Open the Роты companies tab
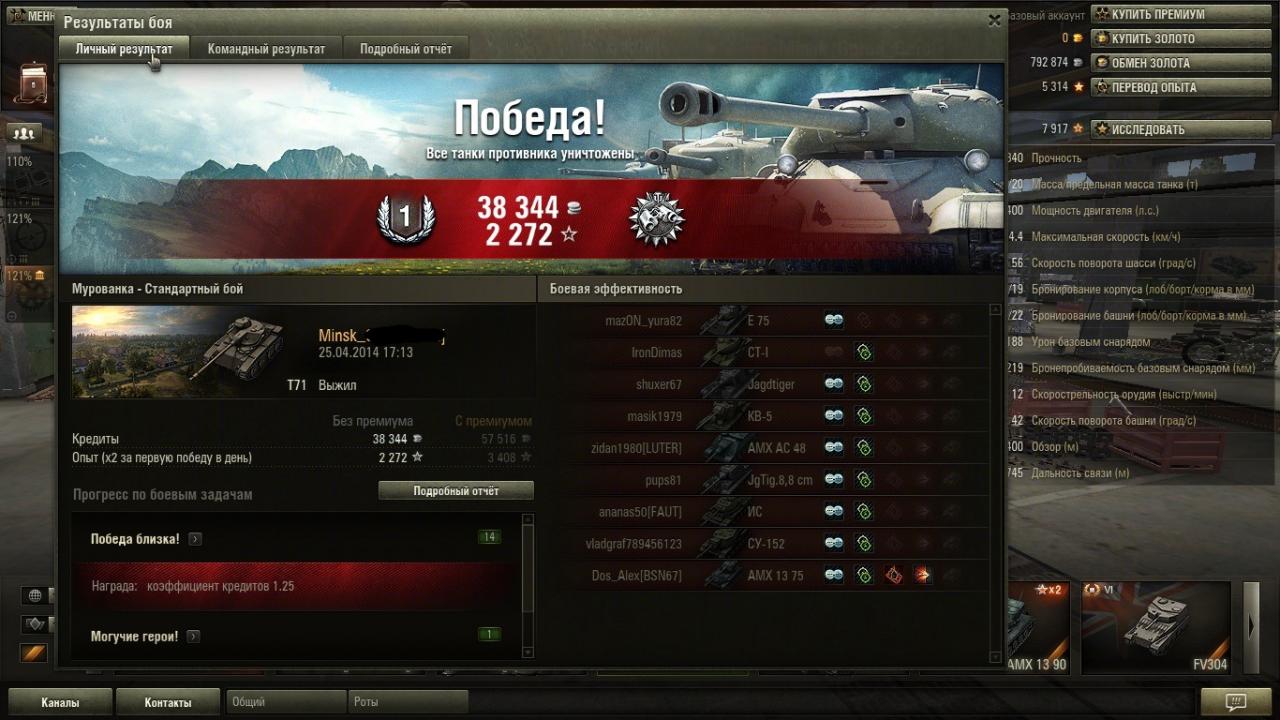1280x720 pixels. tap(407, 702)
